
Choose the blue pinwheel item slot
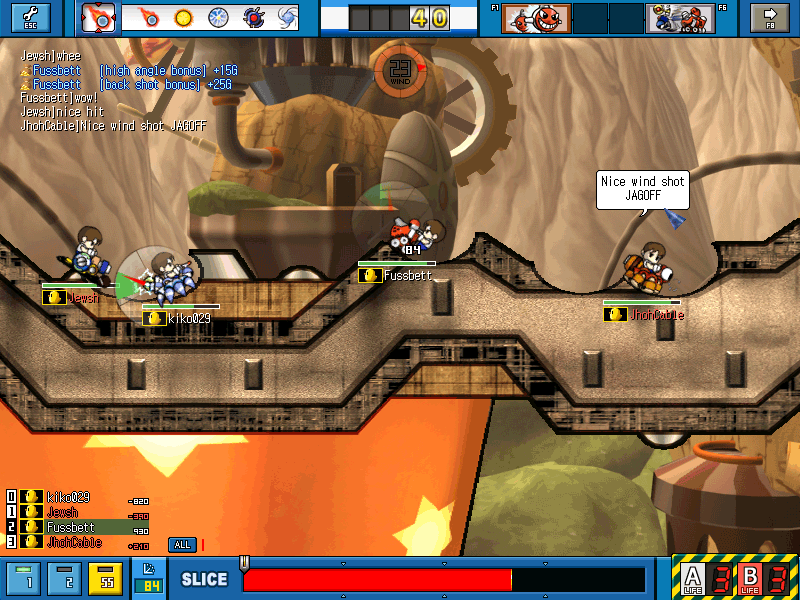click(217, 17)
